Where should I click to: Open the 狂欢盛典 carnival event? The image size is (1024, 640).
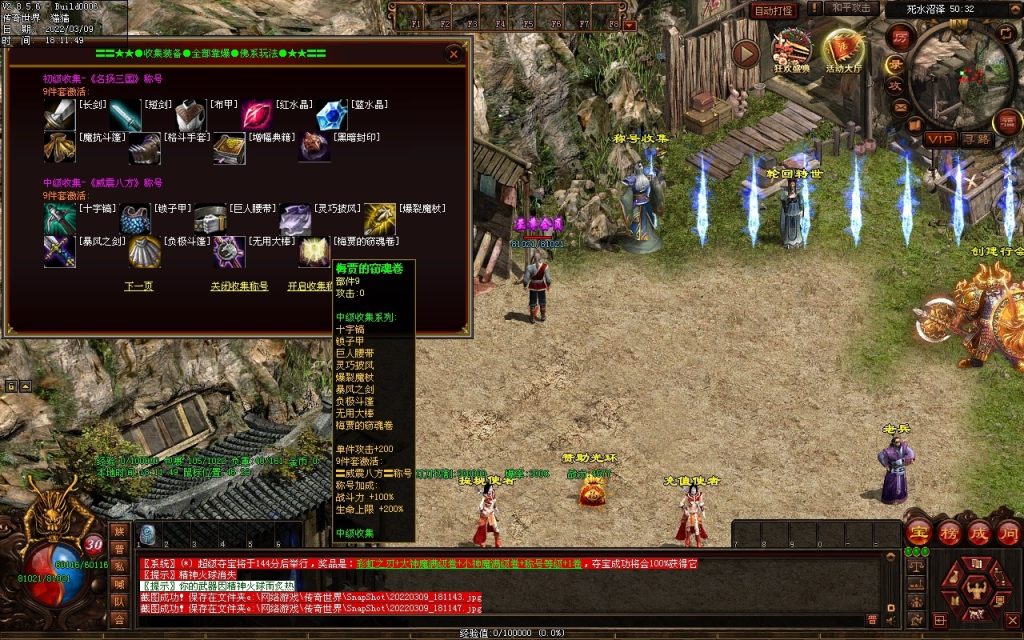[x=792, y=51]
